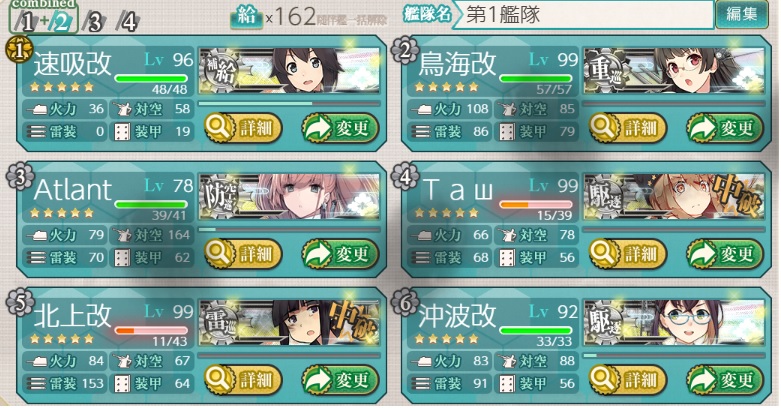Show 詳細 details for 沖波改

tap(628, 380)
